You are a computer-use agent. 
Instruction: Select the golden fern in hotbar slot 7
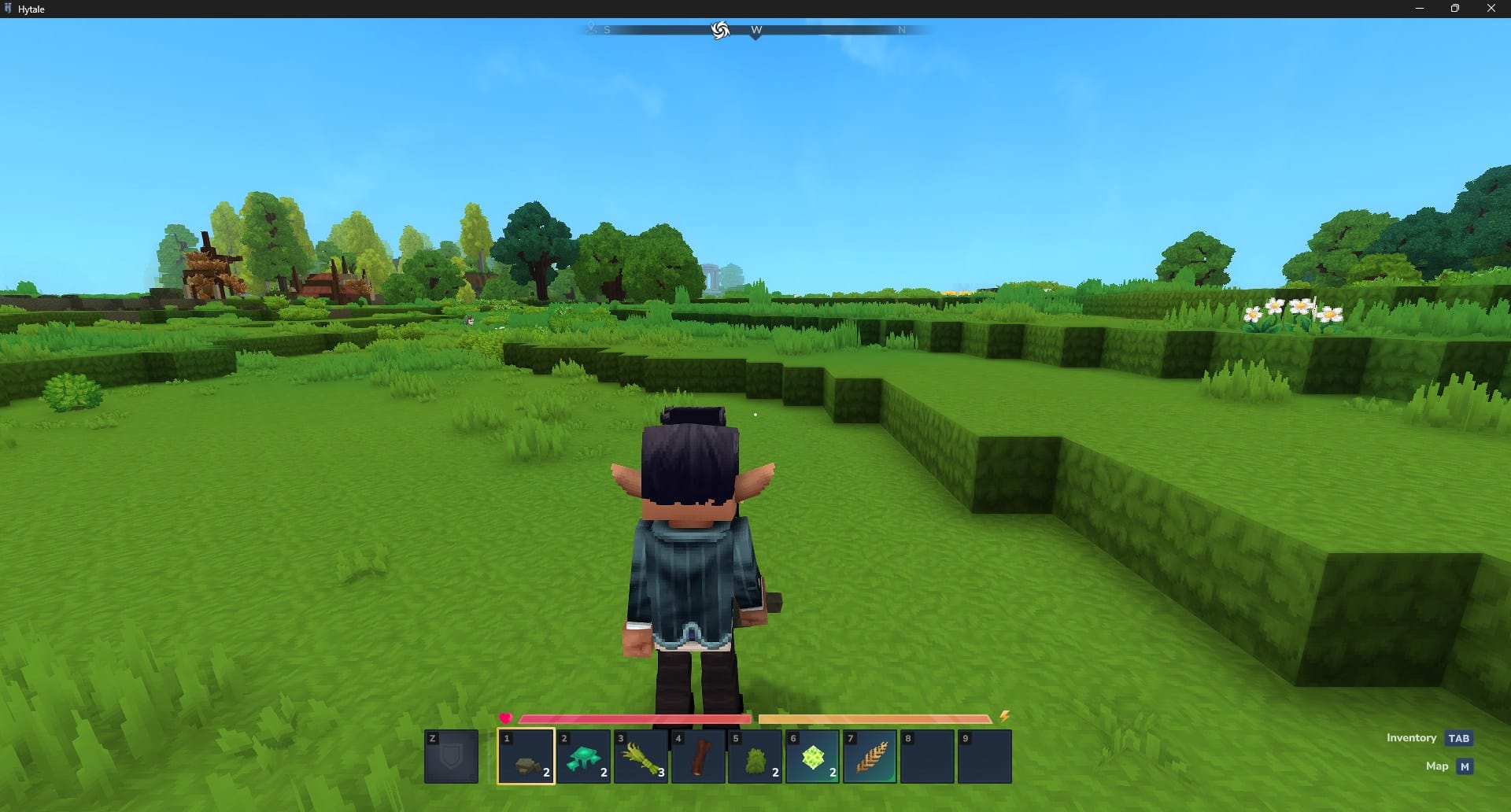tap(872, 757)
